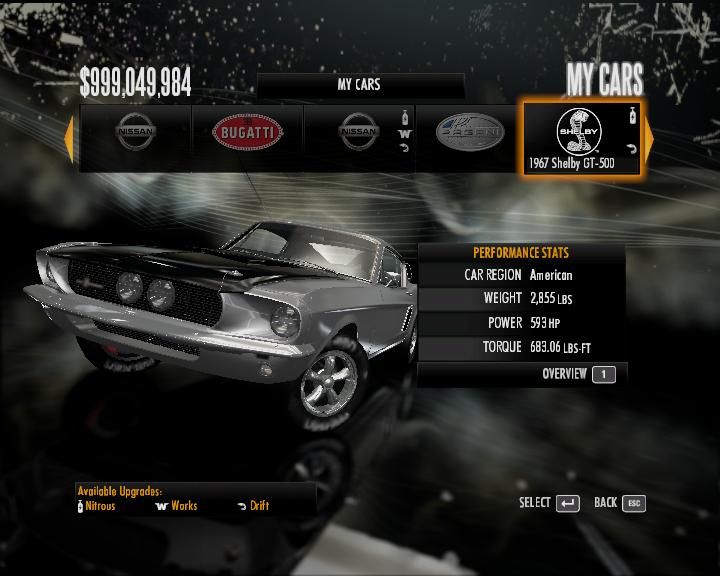Choose the Pagani car tile
Viewport: 720px width, 576px height.
[470, 135]
